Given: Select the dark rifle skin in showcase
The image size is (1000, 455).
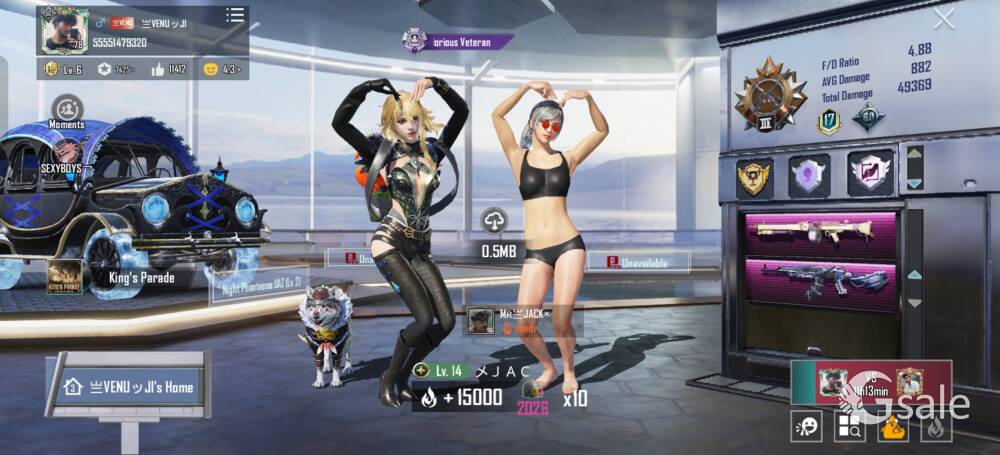Looking at the screenshot, I should [818, 279].
